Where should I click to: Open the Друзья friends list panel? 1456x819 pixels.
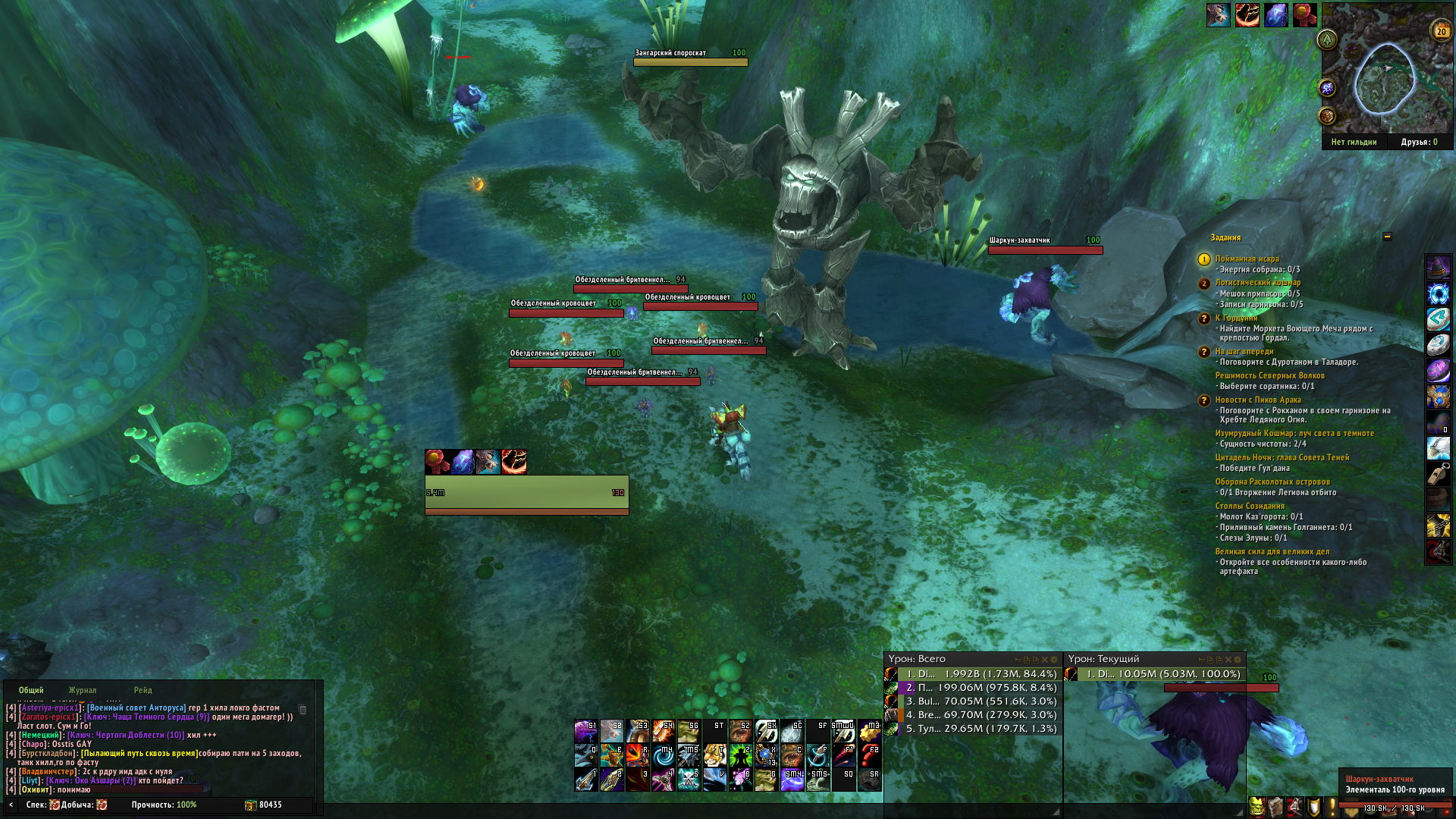coord(1419,142)
